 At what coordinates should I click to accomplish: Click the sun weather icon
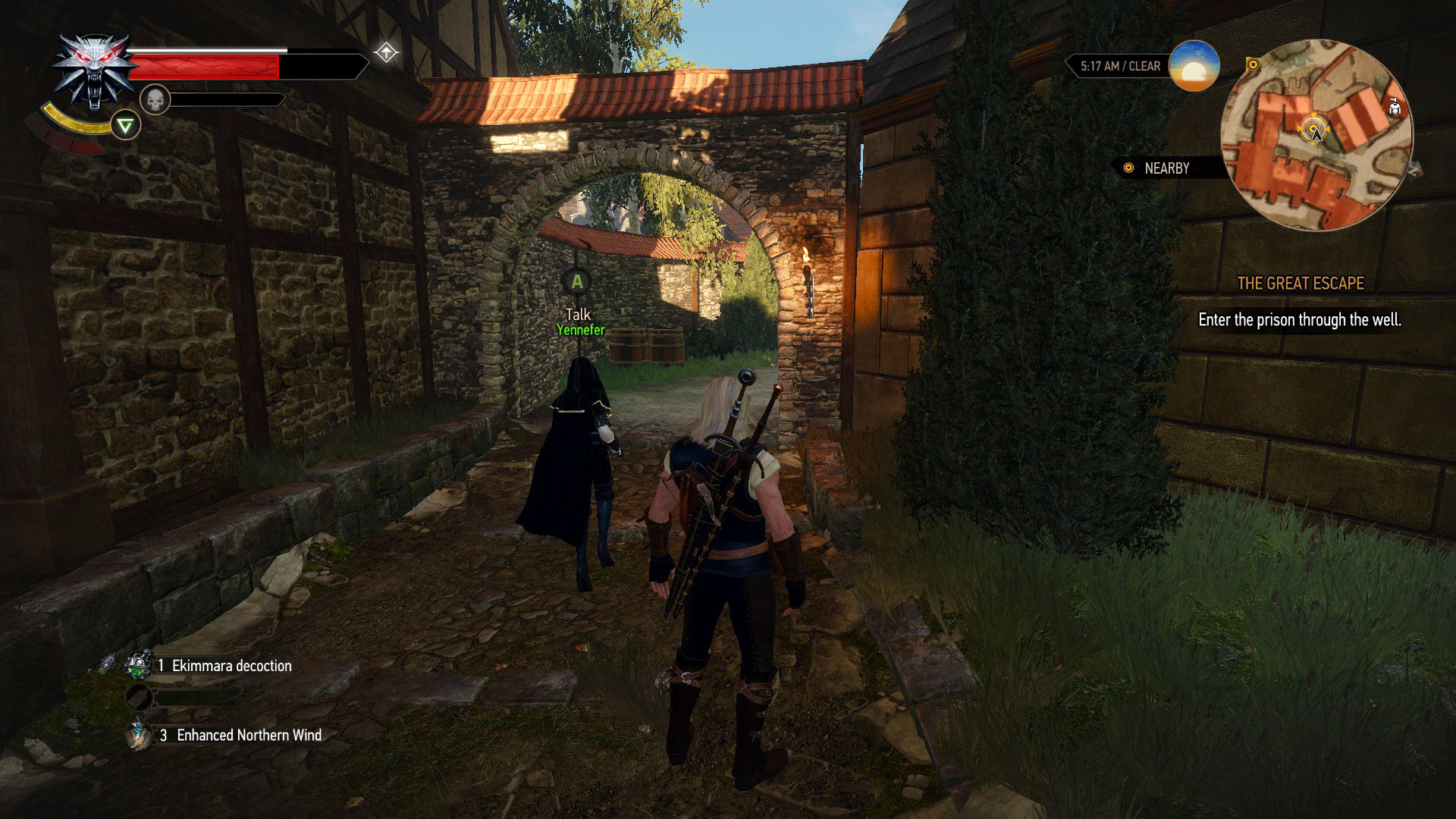[x=1194, y=66]
